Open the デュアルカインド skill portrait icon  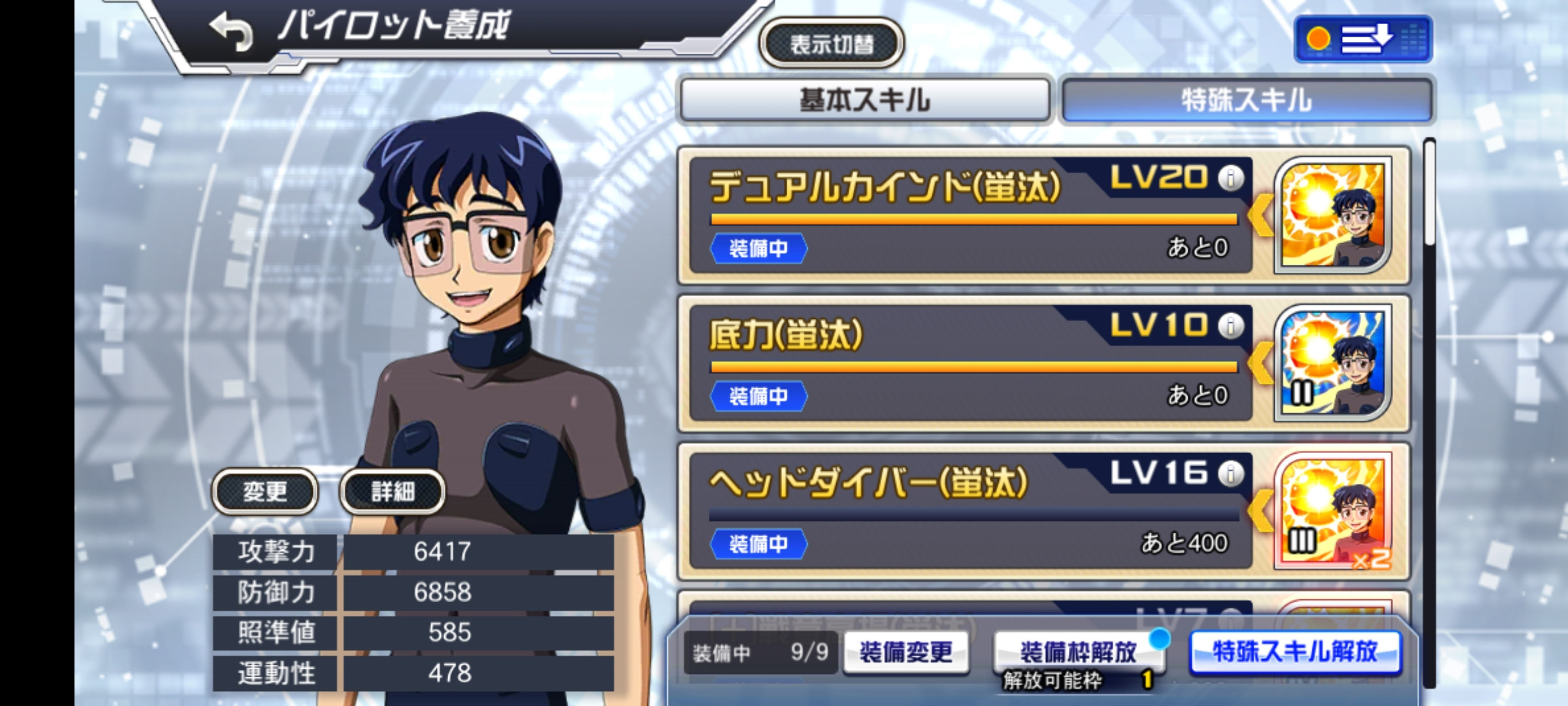(x=1333, y=215)
